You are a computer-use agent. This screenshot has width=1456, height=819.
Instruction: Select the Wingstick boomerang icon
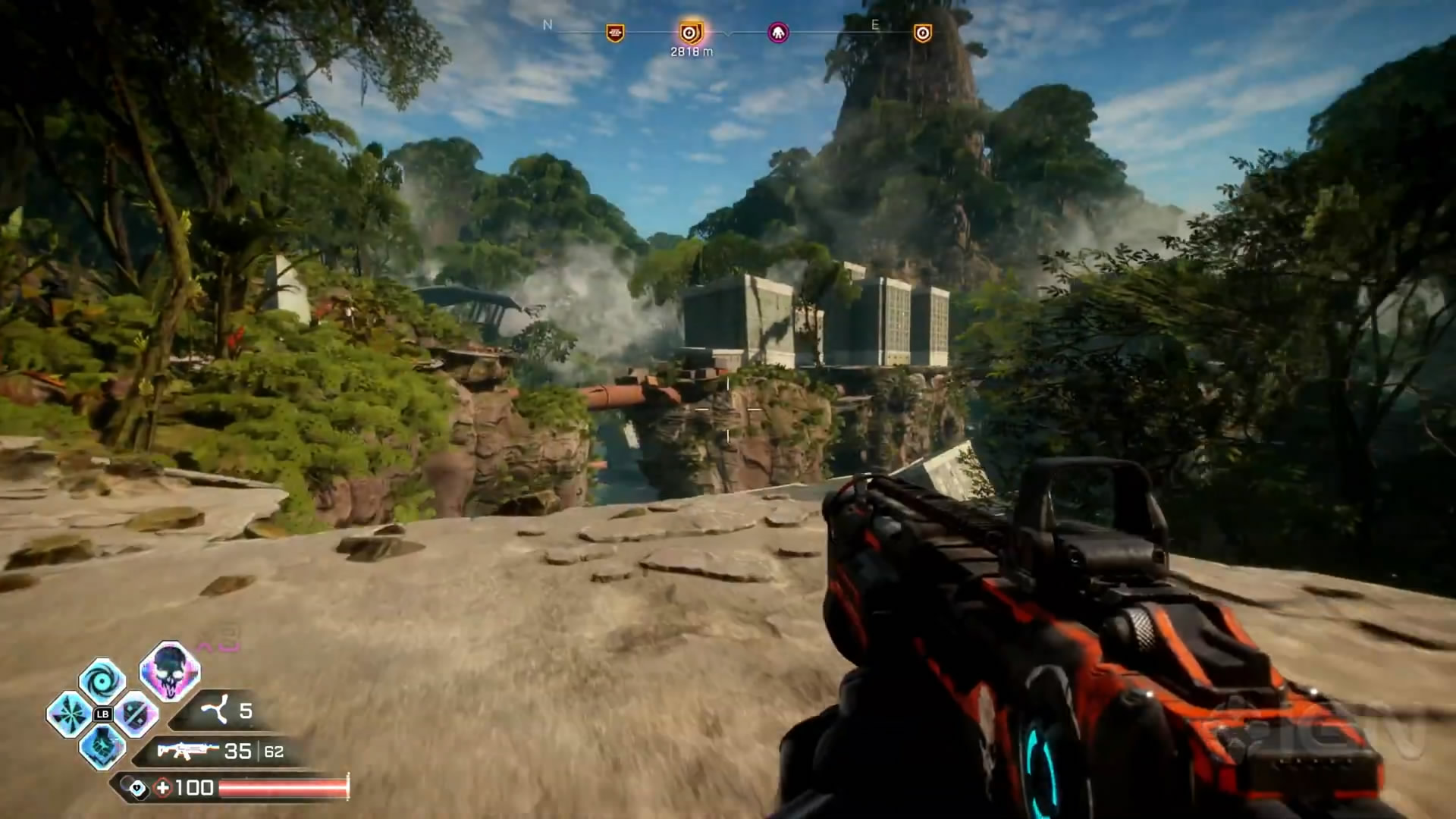[x=215, y=711]
